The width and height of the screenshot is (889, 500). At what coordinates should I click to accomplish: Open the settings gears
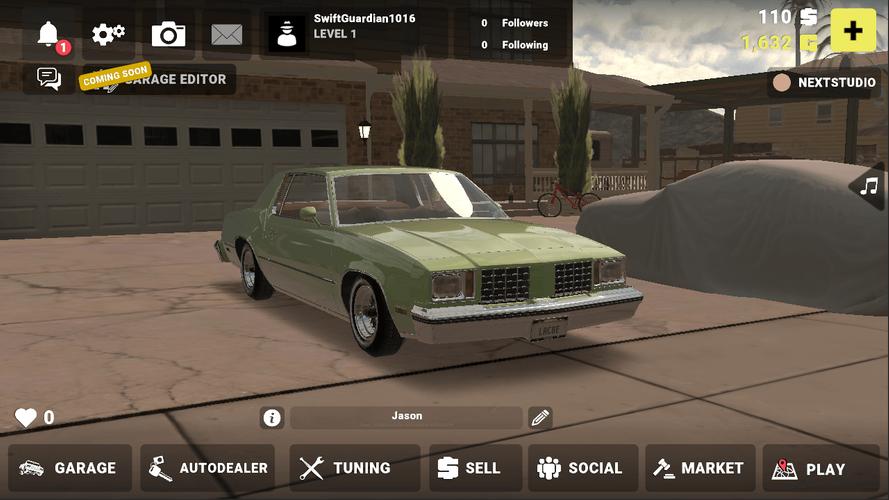[108, 35]
